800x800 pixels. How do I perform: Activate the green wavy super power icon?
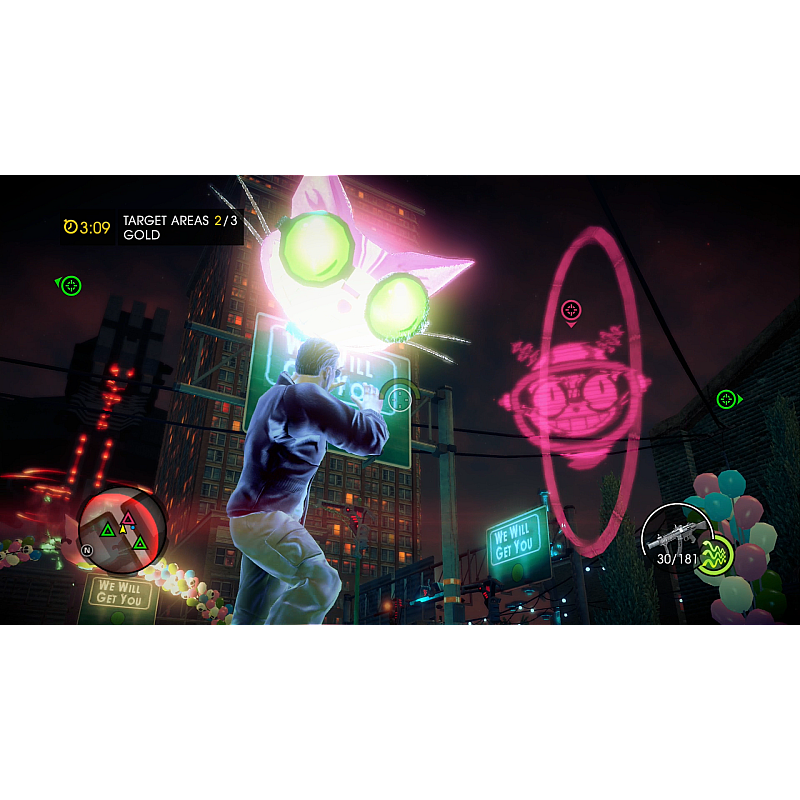[715, 556]
